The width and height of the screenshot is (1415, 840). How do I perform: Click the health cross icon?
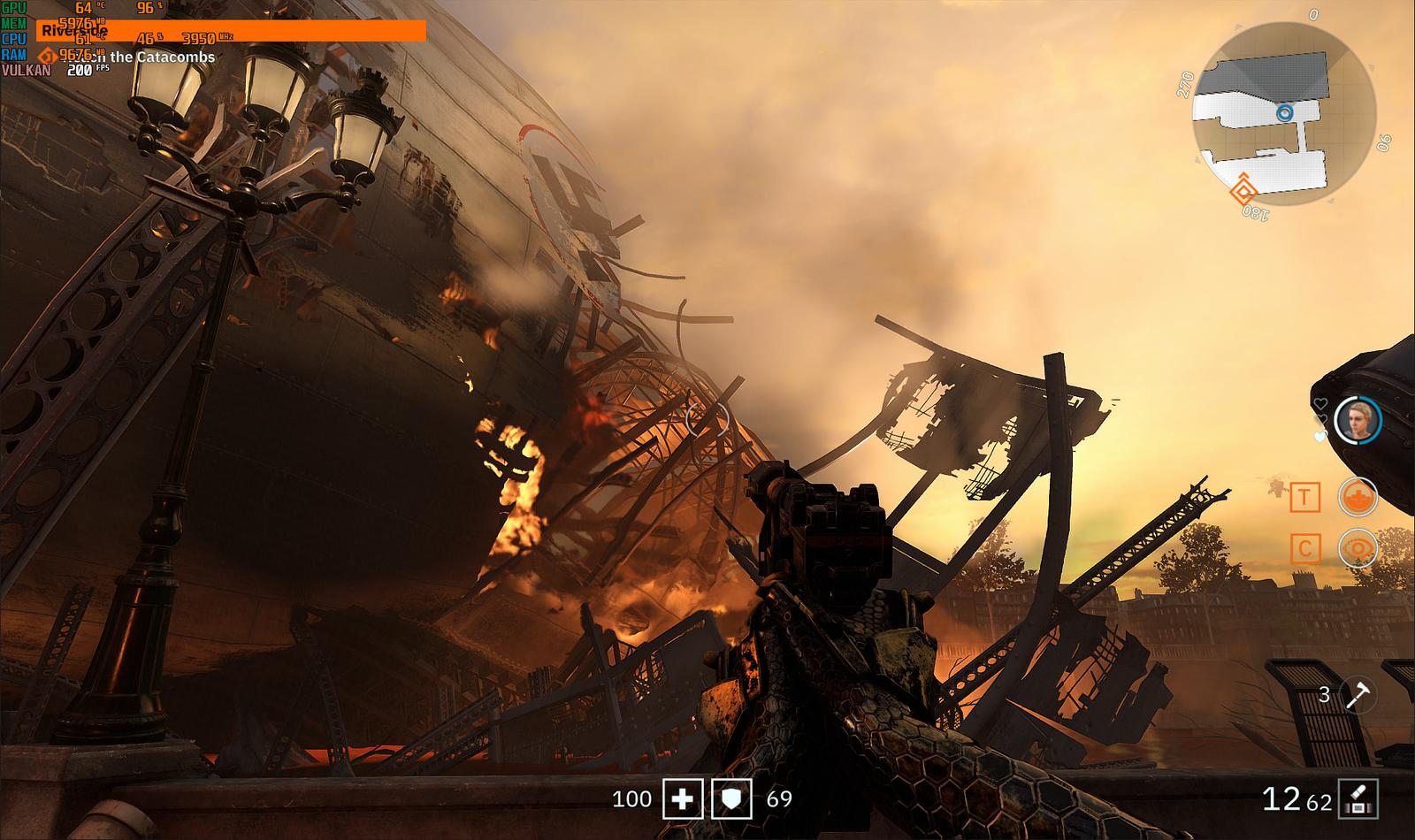point(682,799)
